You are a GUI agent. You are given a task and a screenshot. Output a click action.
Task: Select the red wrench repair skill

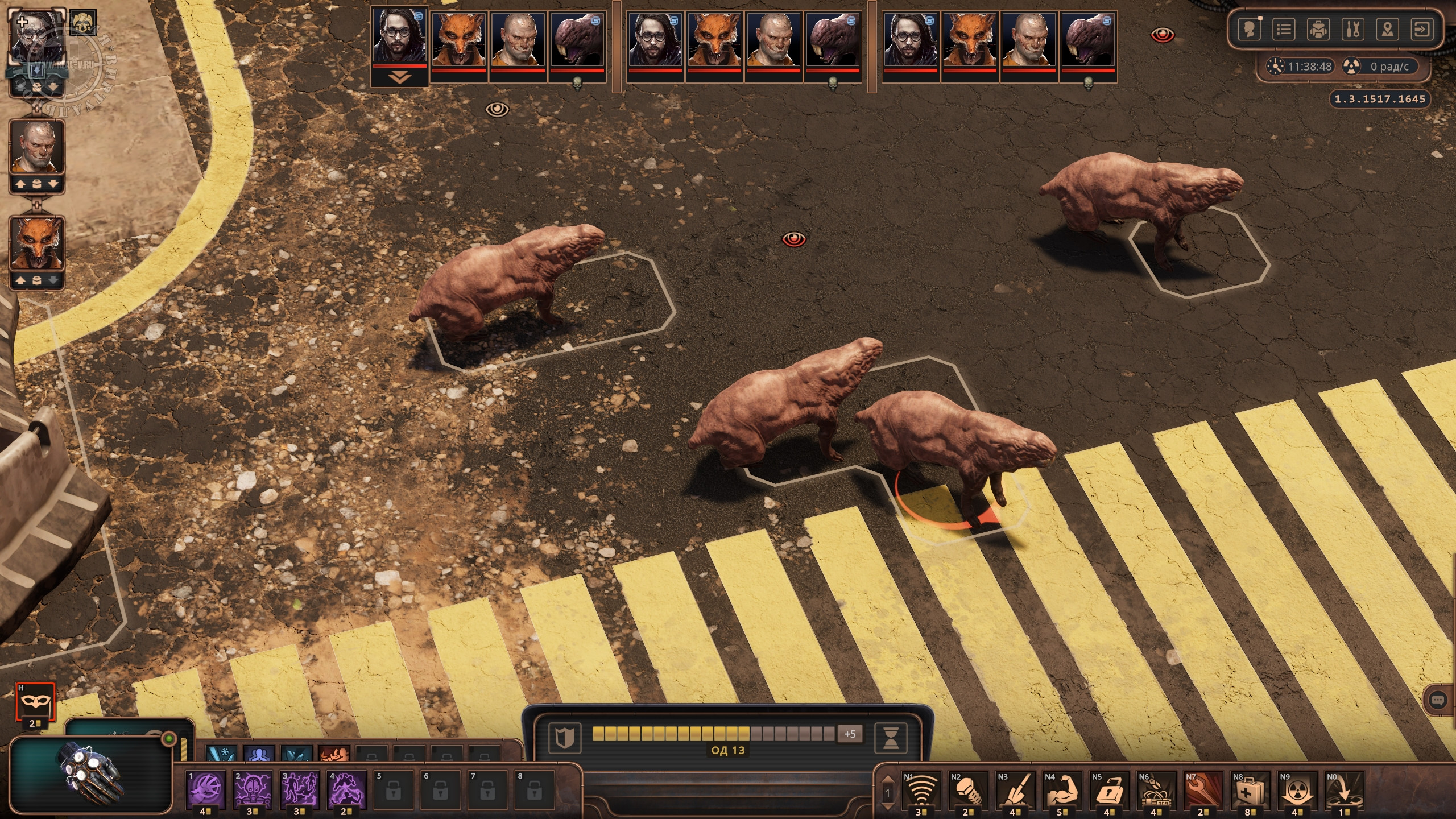pyautogui.click(x=1203, y=789)
